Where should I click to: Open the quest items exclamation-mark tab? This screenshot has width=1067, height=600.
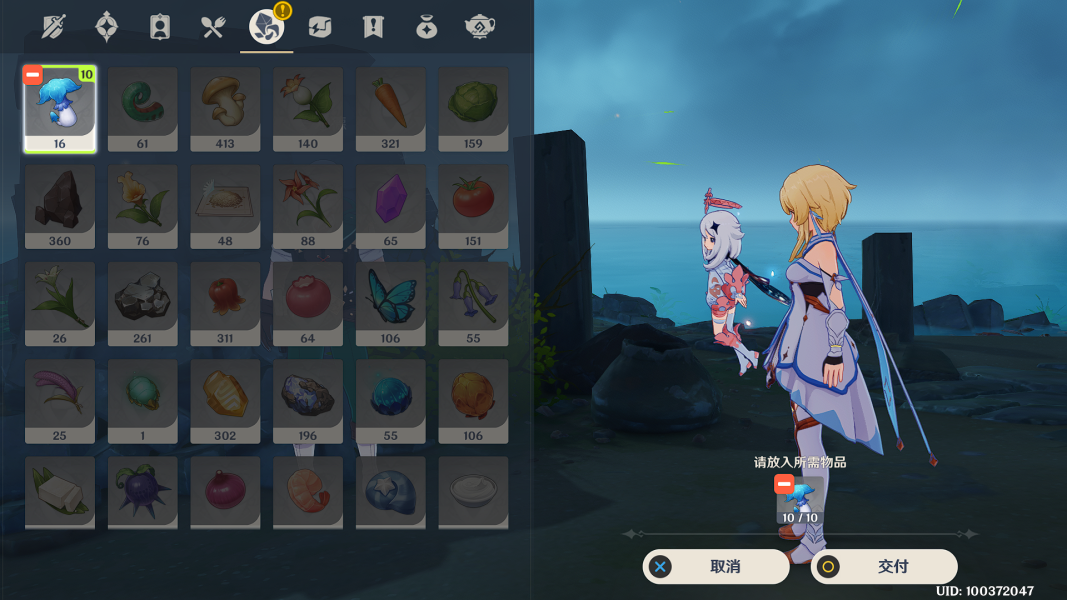(x=373, y=27)
